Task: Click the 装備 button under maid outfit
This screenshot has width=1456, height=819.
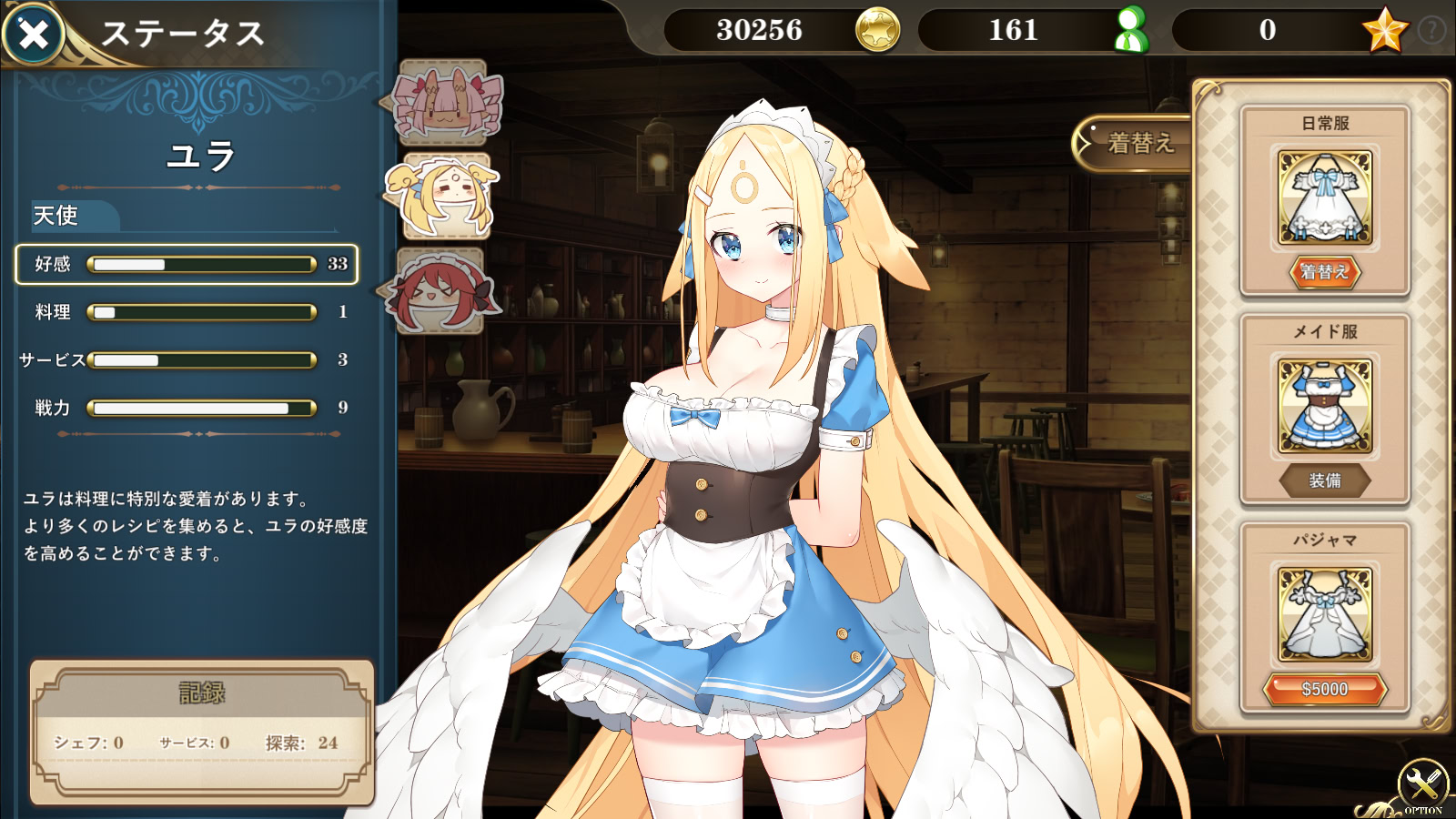Action: click(1324, 480)
